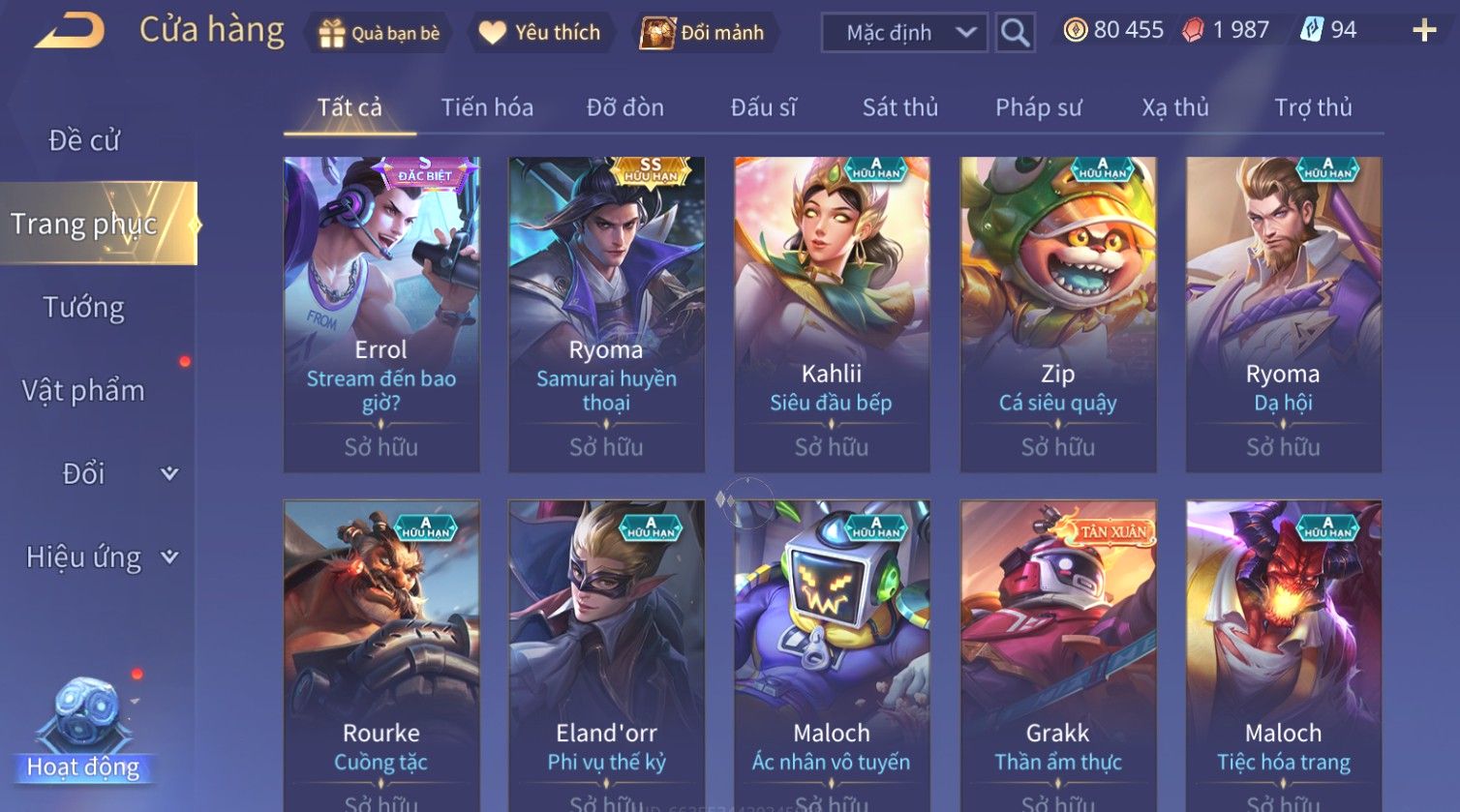Viewport: 1460px width, 812px height.
Task: Switch to the Đỡ đòn tab
Action: click(x=624, y=107)
